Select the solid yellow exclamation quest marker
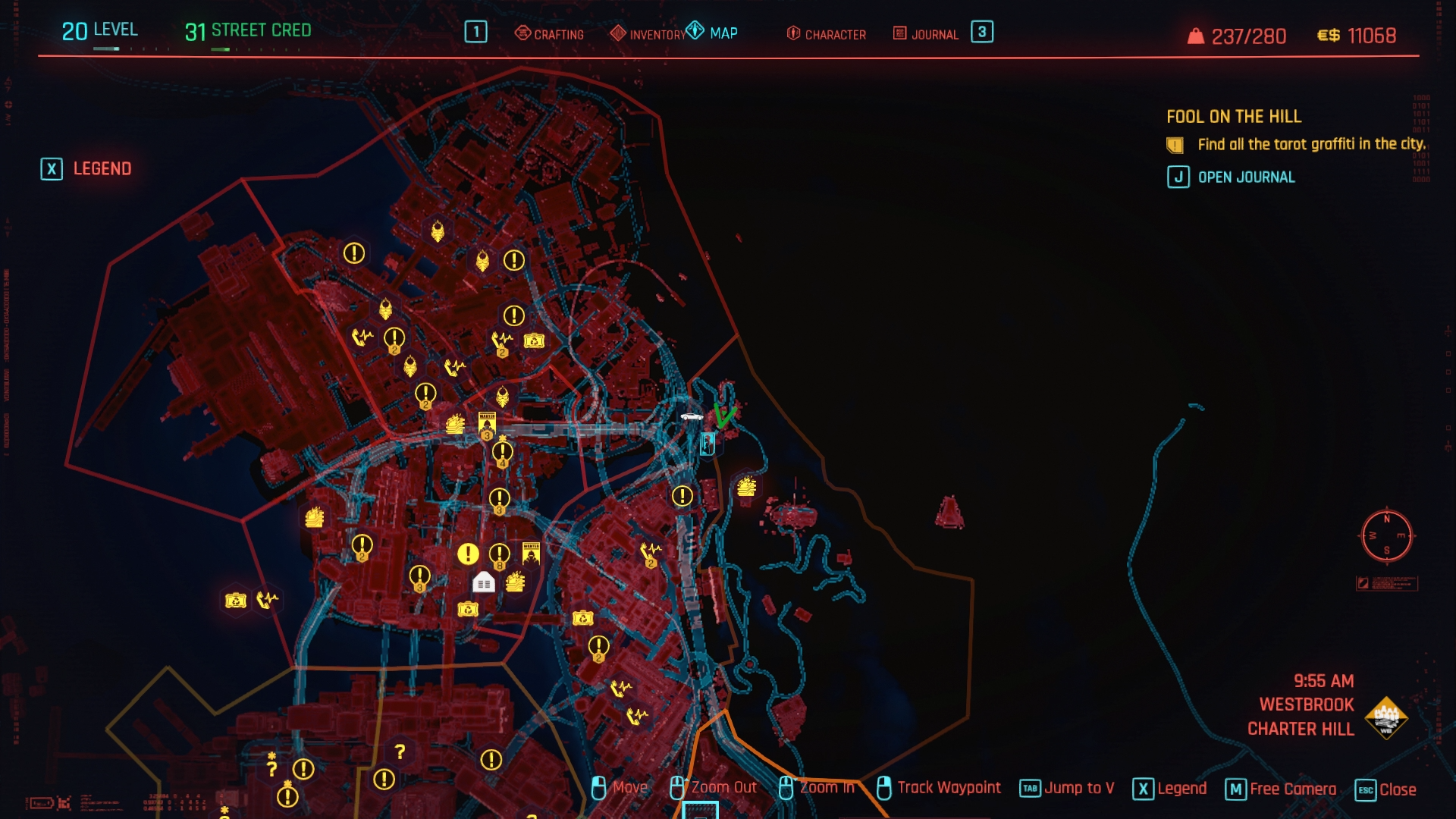 pos(468,554)
